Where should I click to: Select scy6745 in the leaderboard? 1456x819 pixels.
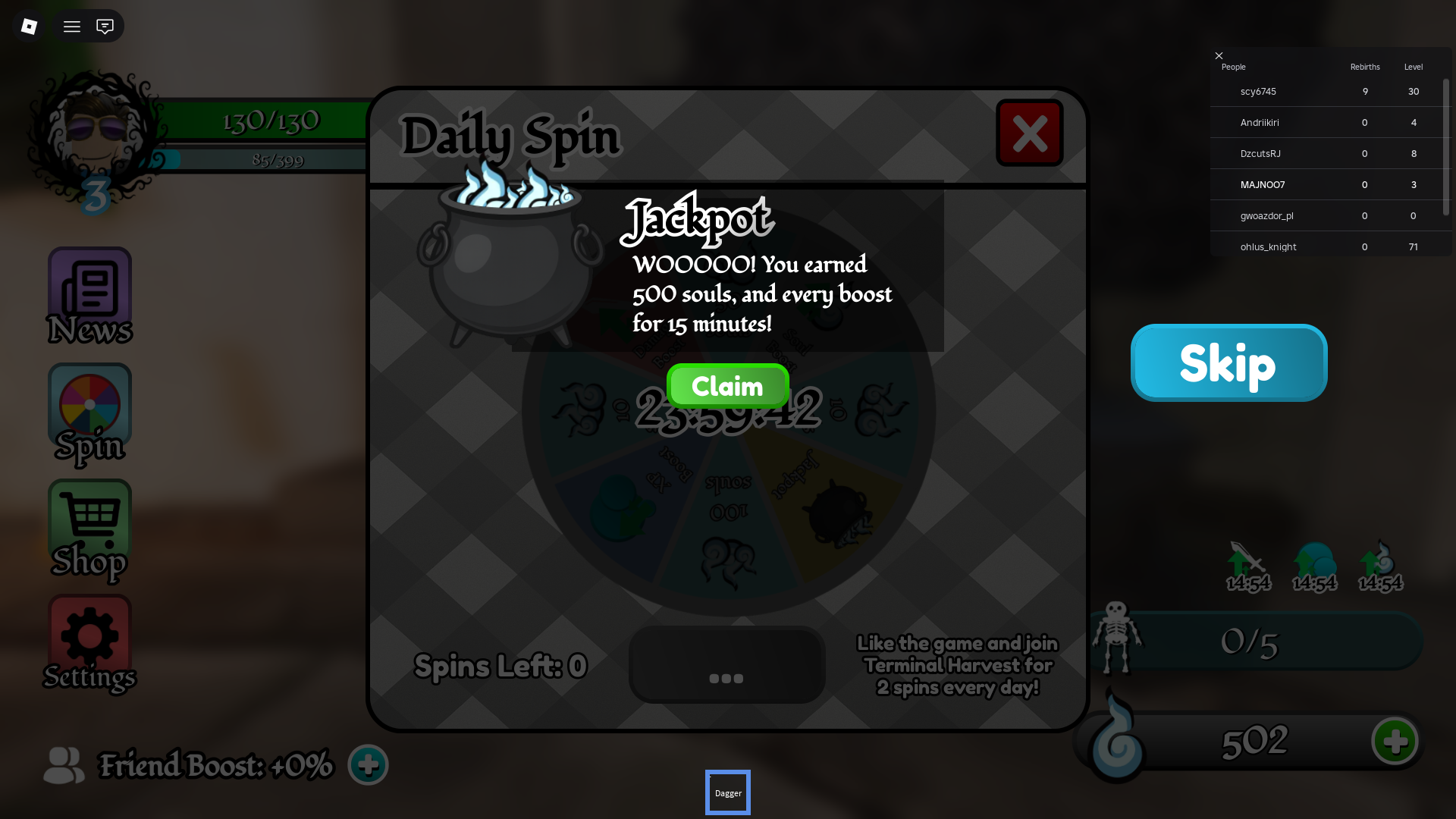[1257, 91]
